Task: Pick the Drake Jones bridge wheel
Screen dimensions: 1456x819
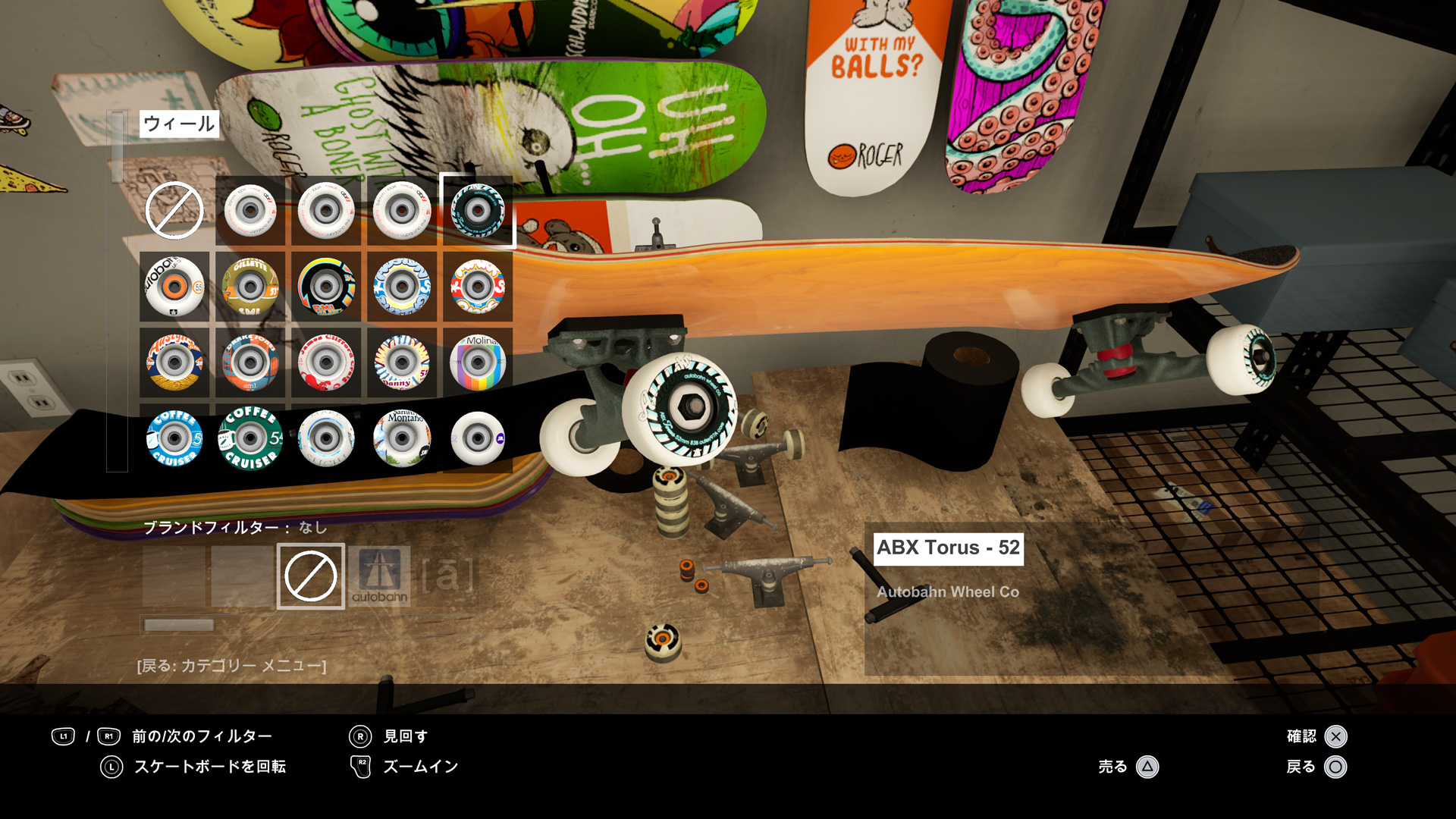Action: coord(250,362)
